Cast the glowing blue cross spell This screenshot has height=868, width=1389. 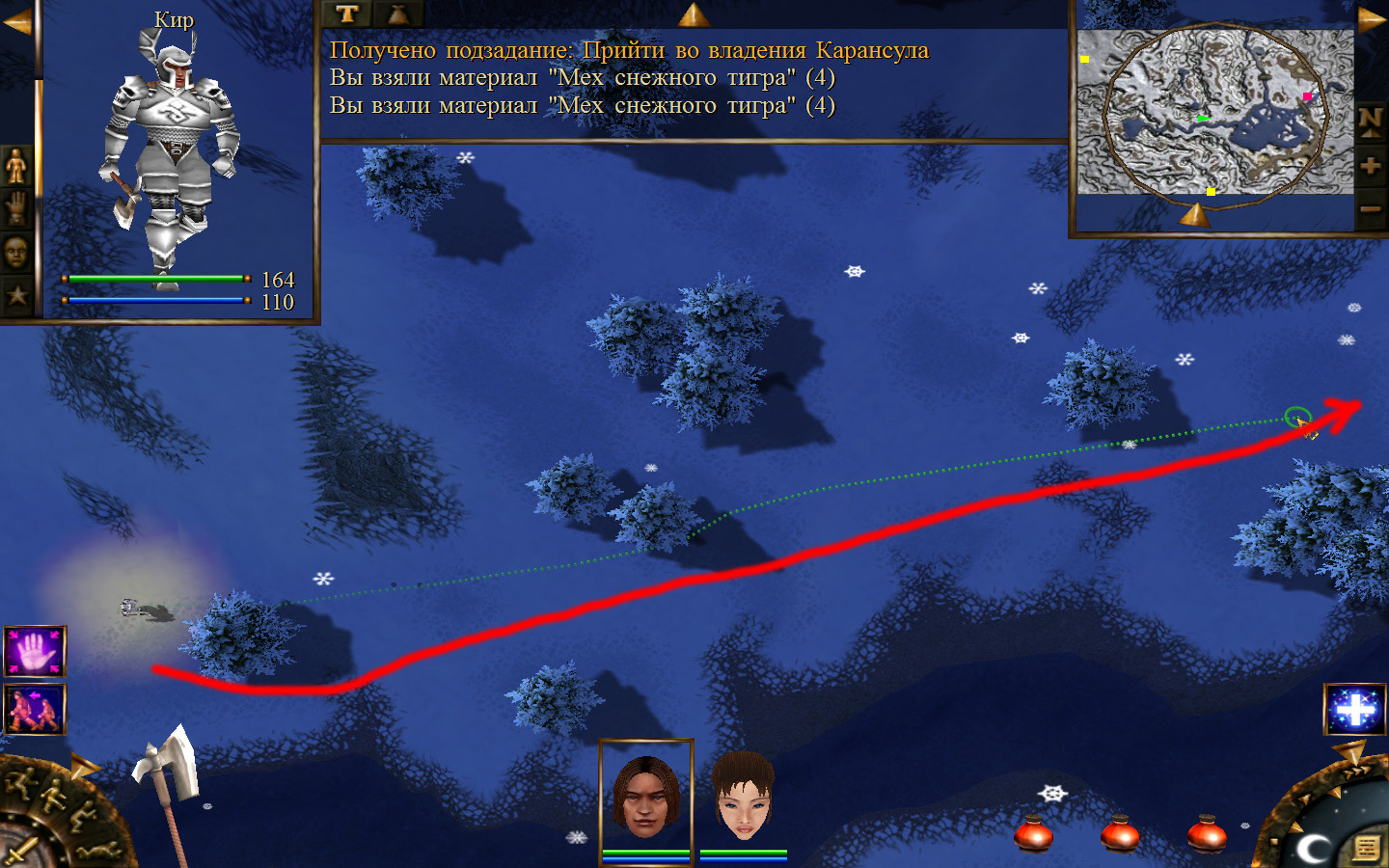coord(1354,710)
